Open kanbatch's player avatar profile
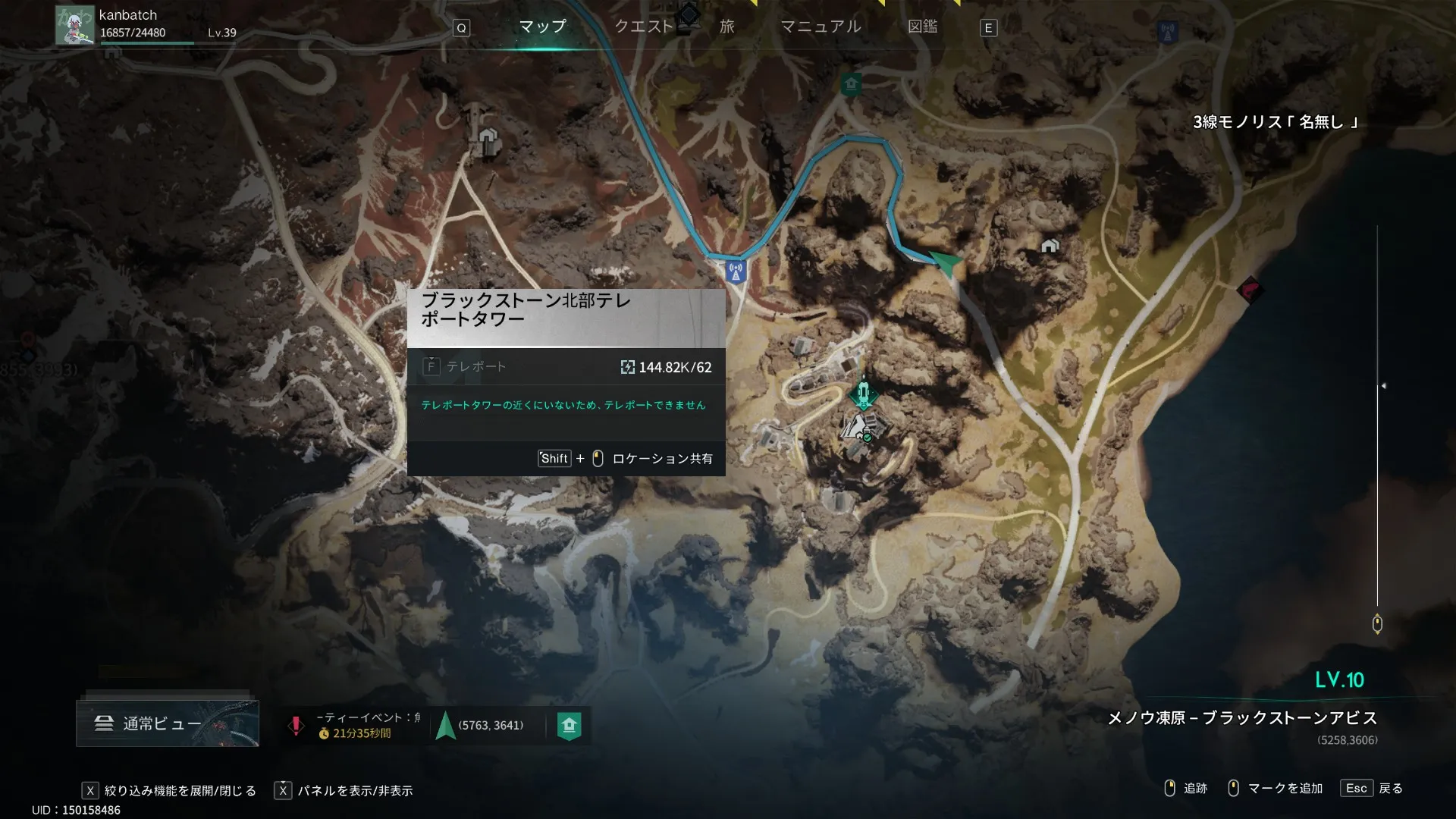The height and width of the screenshot is (819, 1456). (75, 25)
